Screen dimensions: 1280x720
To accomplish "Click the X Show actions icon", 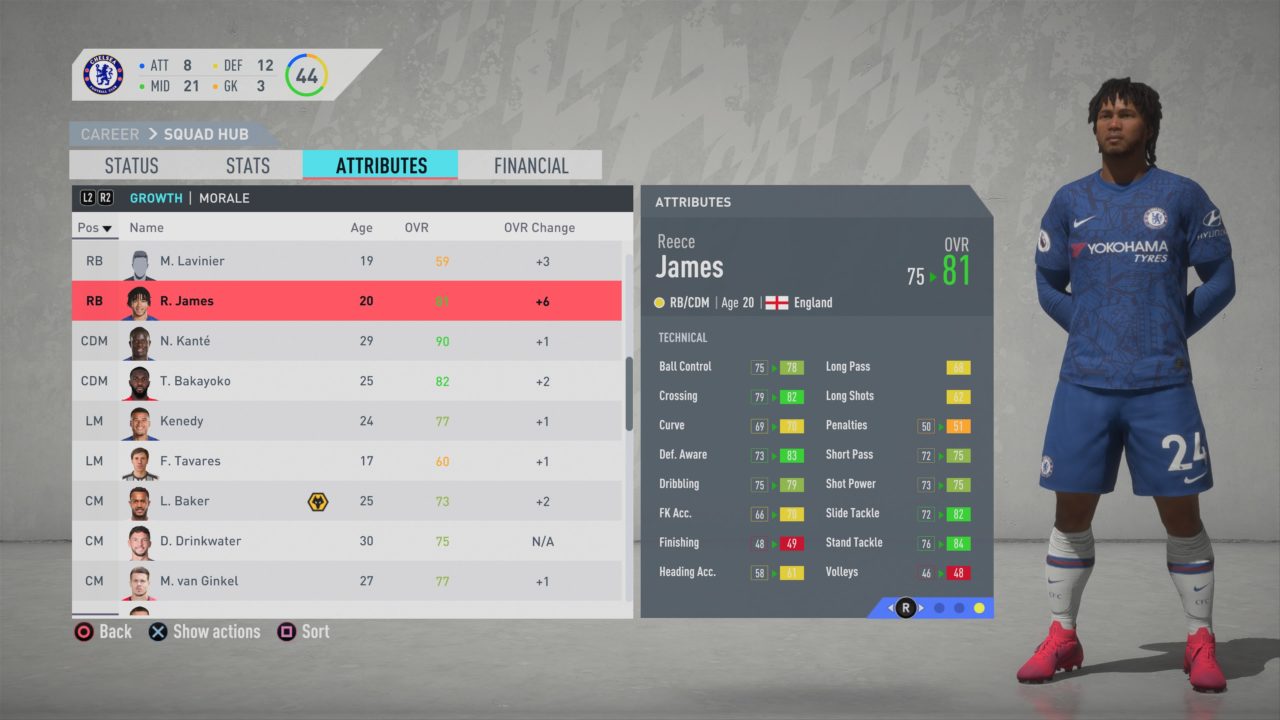I will (x=158, y=631).
